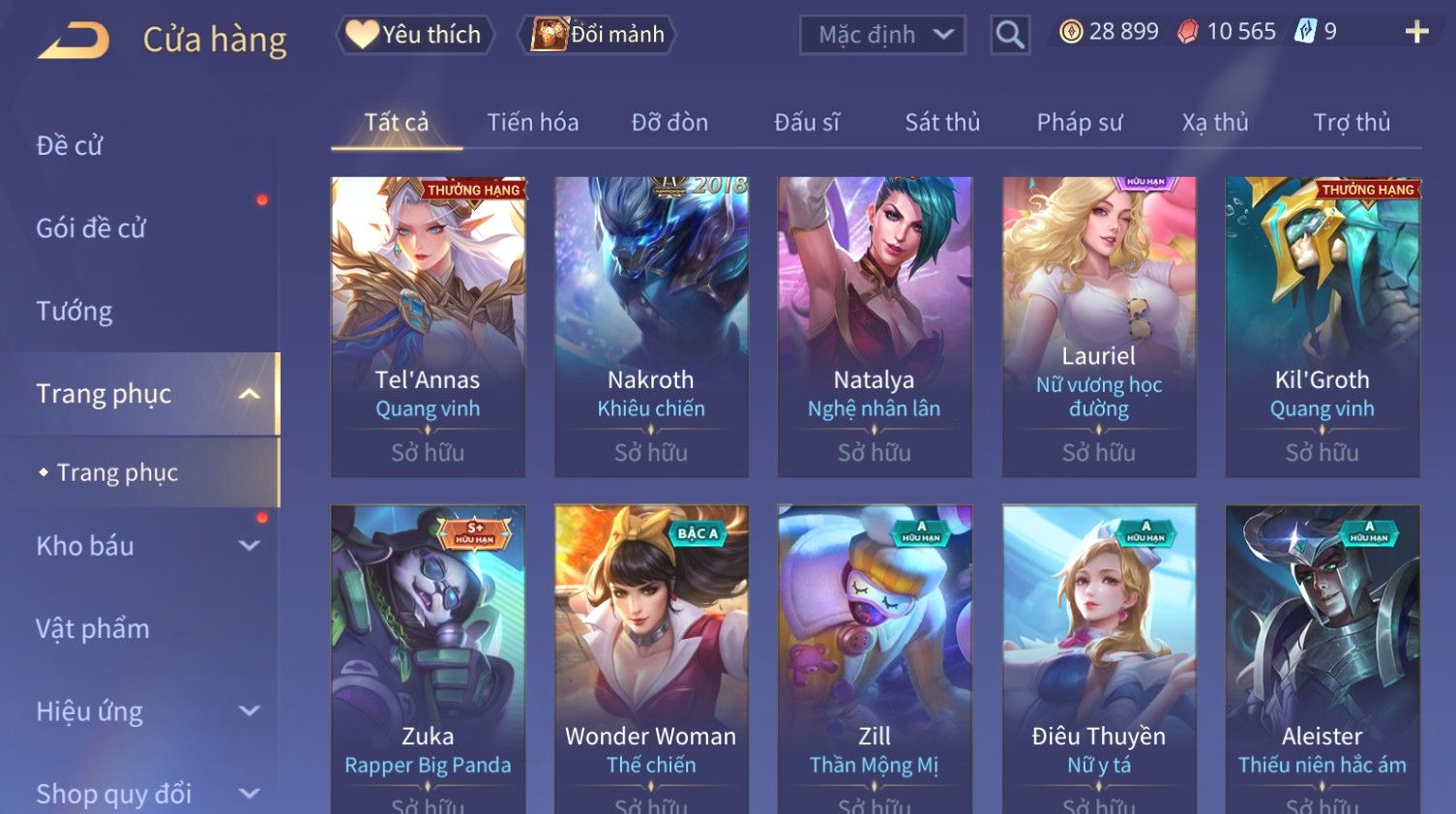Add currency with the plus button

(x=1416, y=33)
